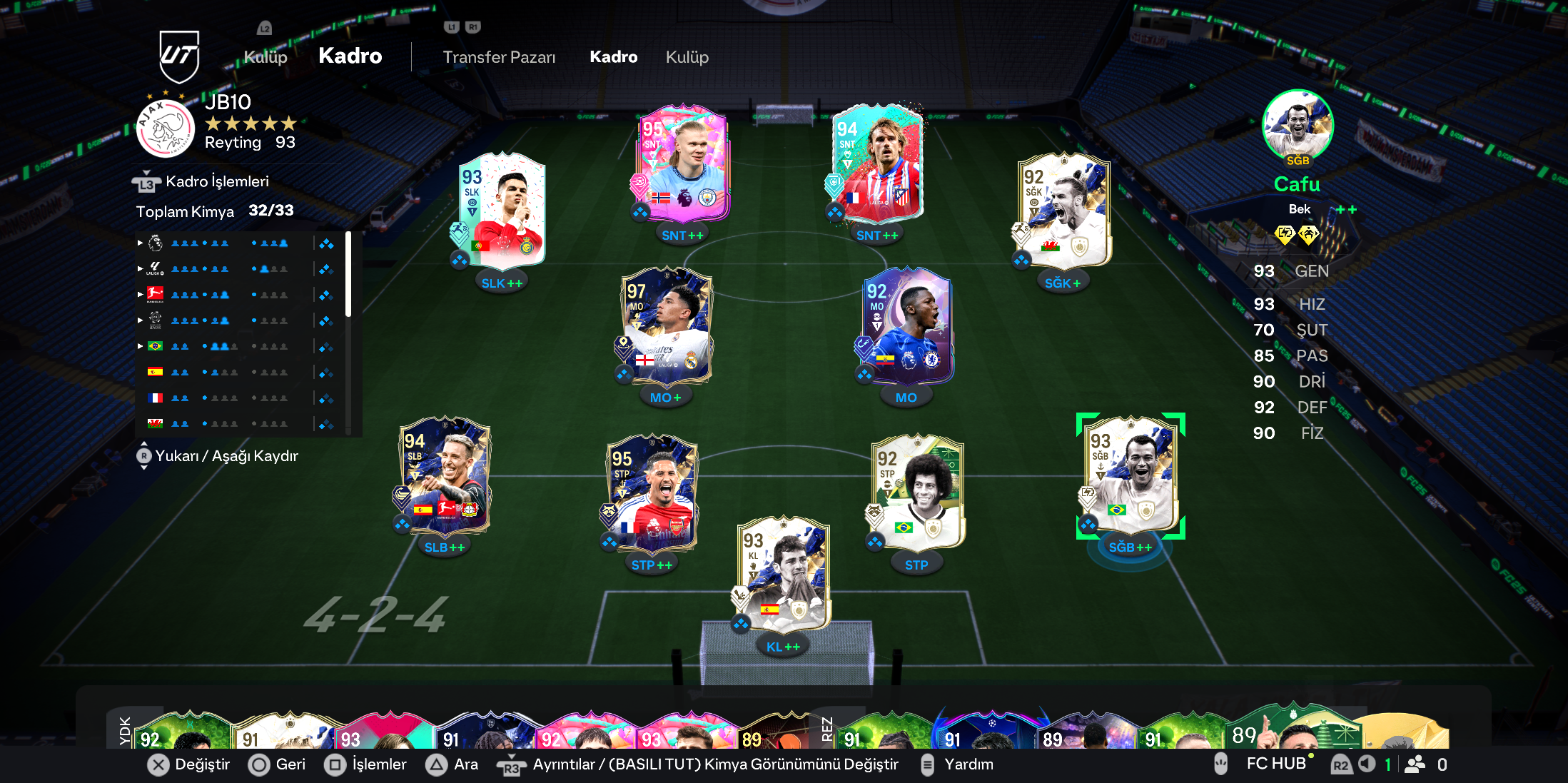Choose the Ronaldo 93 SLK card
This screenshot has height=783, width=1568.
502,211
